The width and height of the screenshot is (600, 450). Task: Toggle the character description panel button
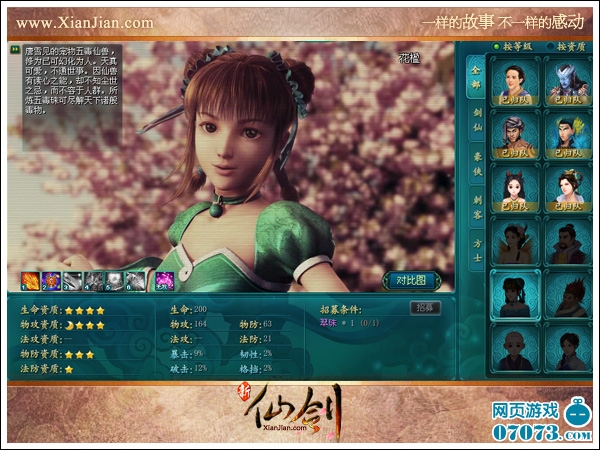[x=16, y=48]
